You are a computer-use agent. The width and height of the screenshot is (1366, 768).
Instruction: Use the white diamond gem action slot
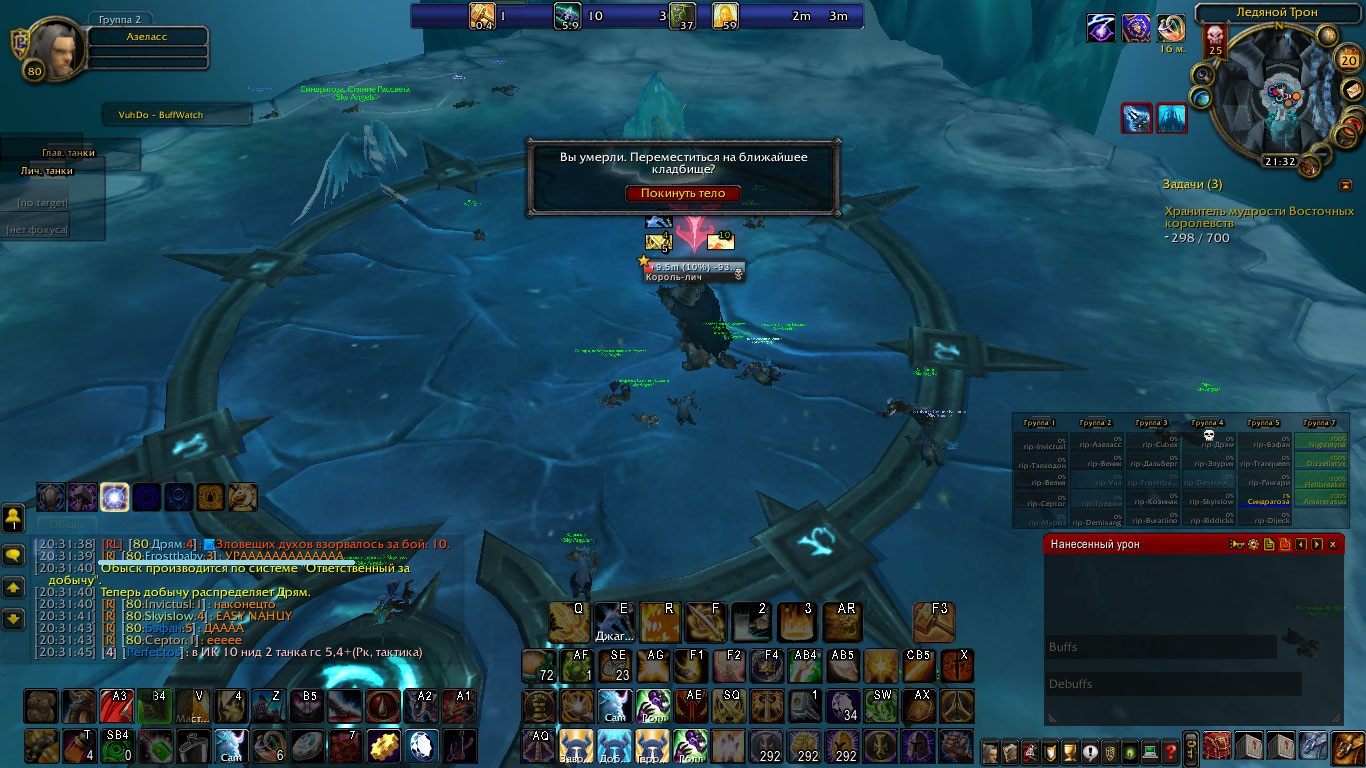[423, 745]
